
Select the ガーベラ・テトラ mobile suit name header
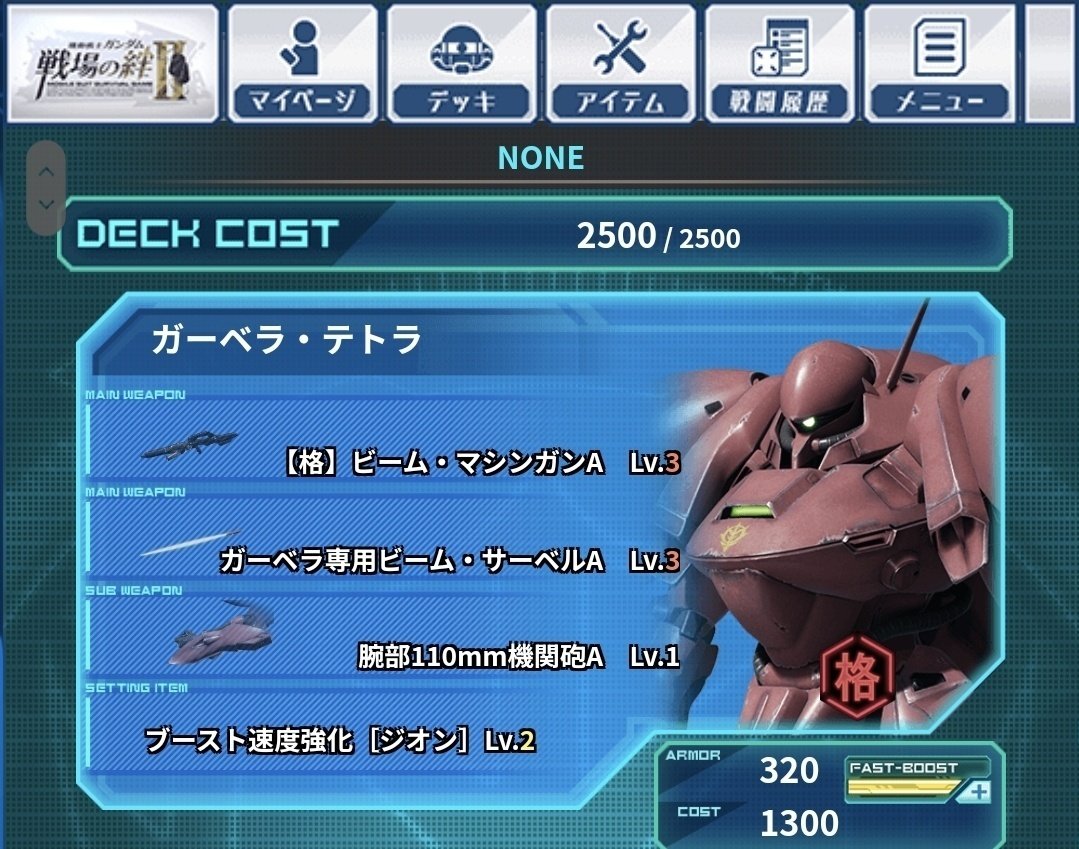coord(287,341)
